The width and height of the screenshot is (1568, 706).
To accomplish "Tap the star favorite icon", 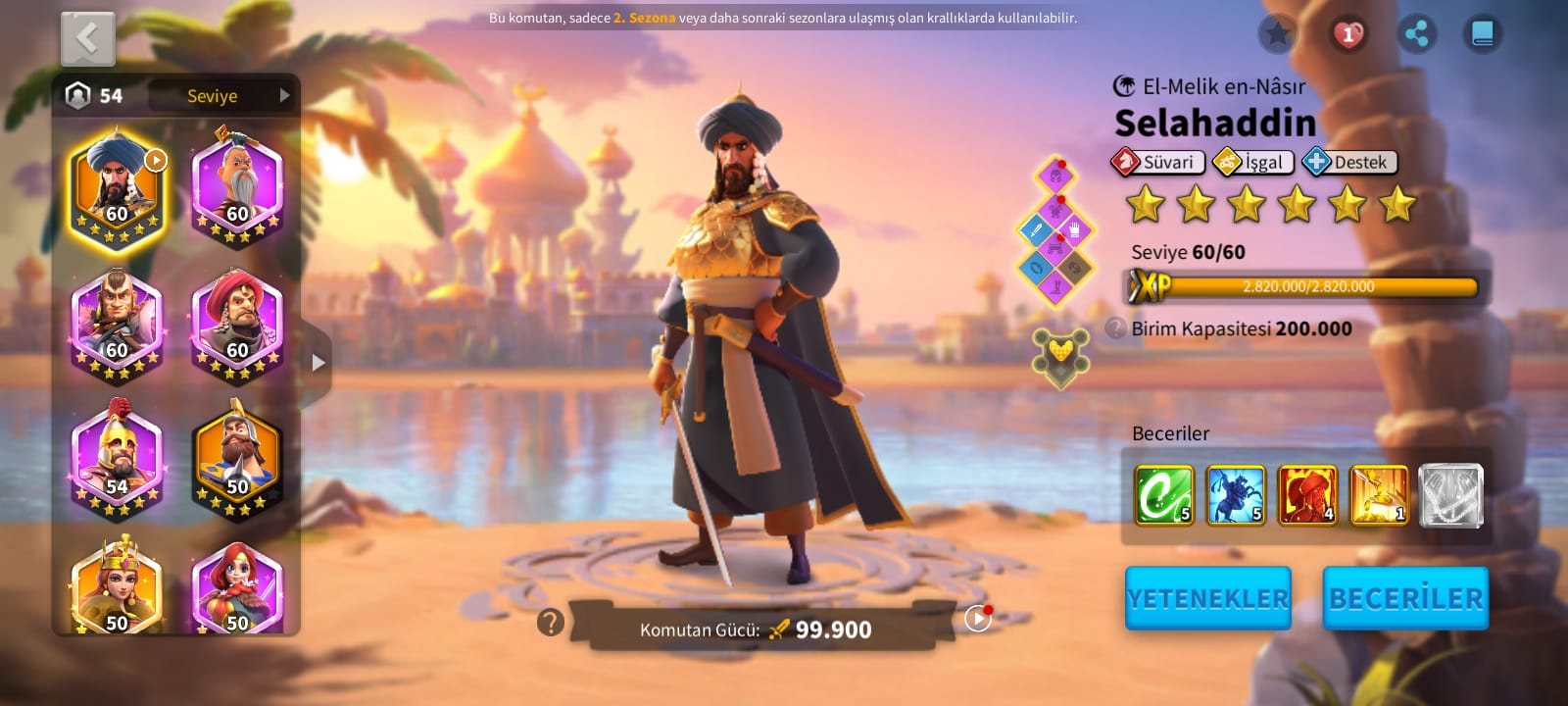I will pyautogui.click(x=1277, y=35).
